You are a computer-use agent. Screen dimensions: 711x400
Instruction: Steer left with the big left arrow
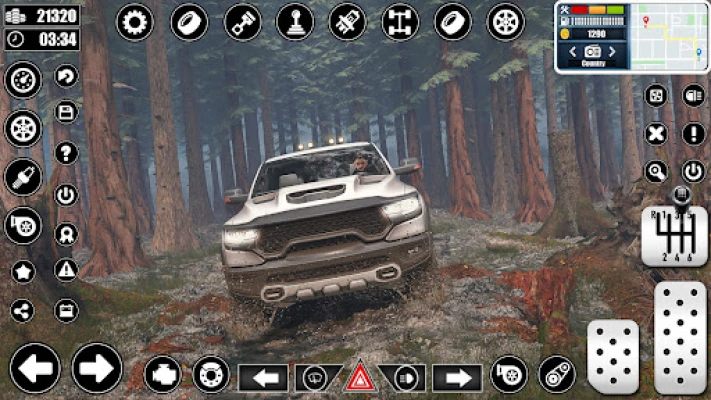(x=35, y=368)
